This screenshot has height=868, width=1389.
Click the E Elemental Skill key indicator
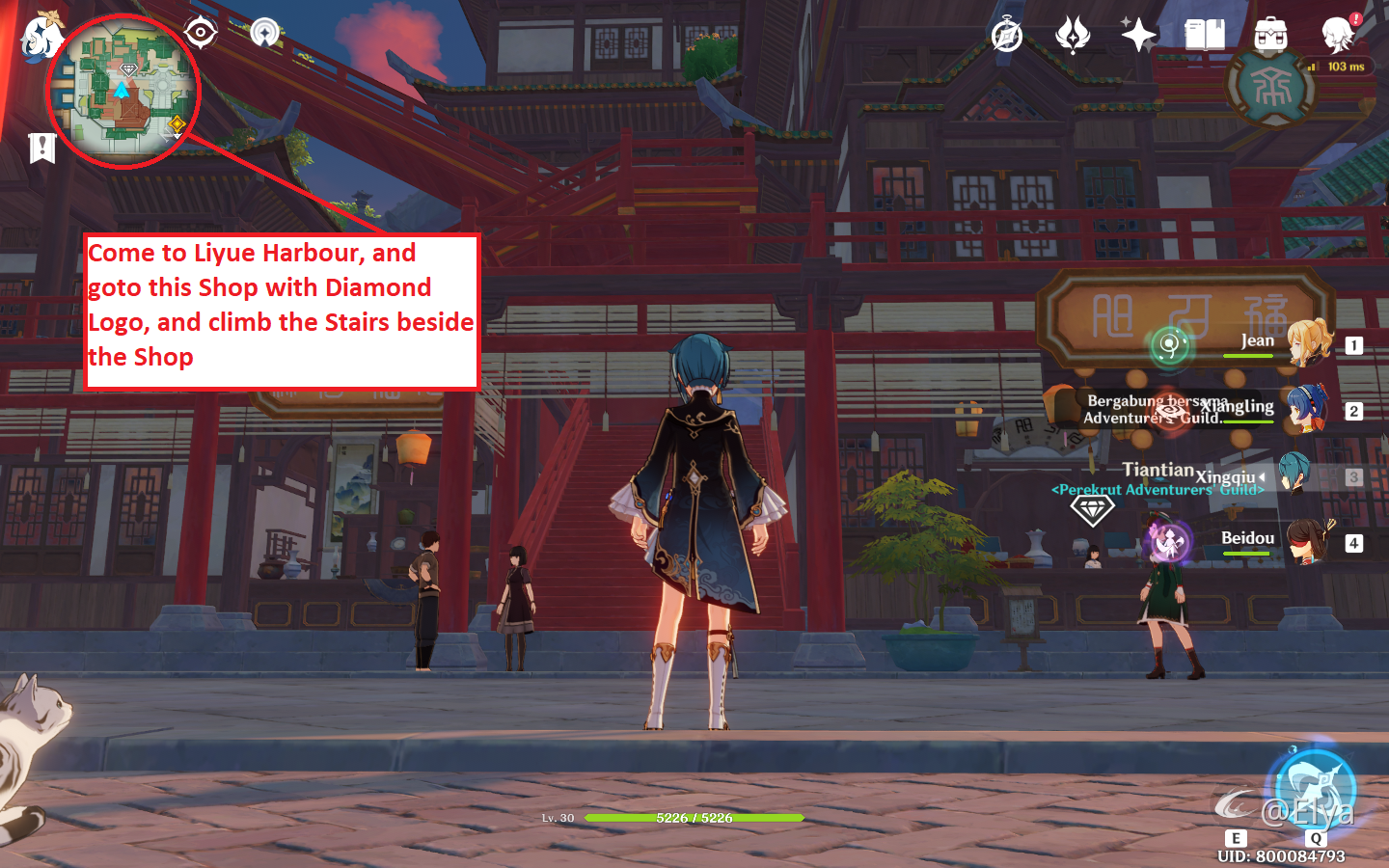click(1238, 839)
